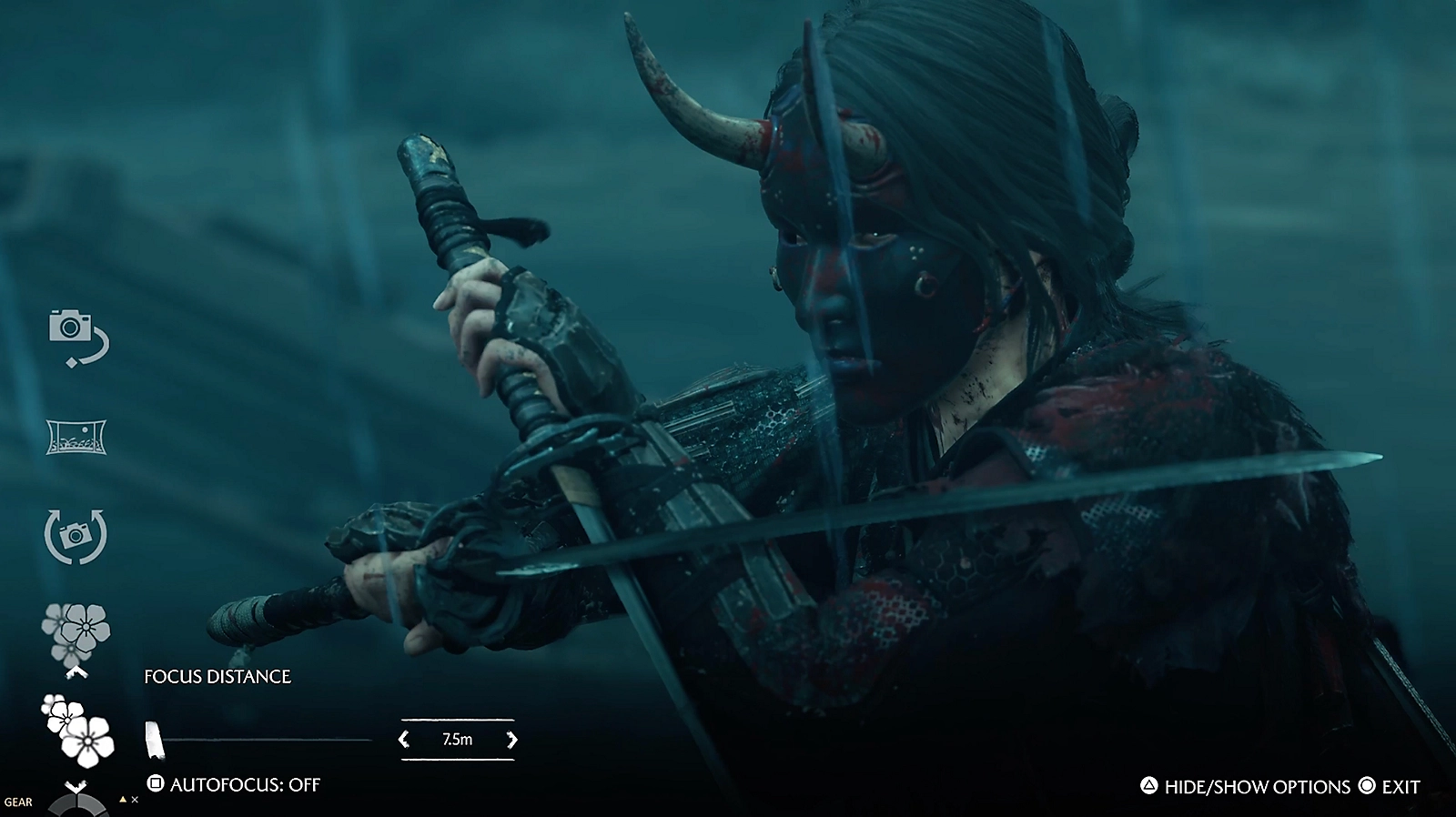This screenshot has height=817, width=1456.
Task: Close the small ad overlay with the X
Action: [x=135, y=800]
